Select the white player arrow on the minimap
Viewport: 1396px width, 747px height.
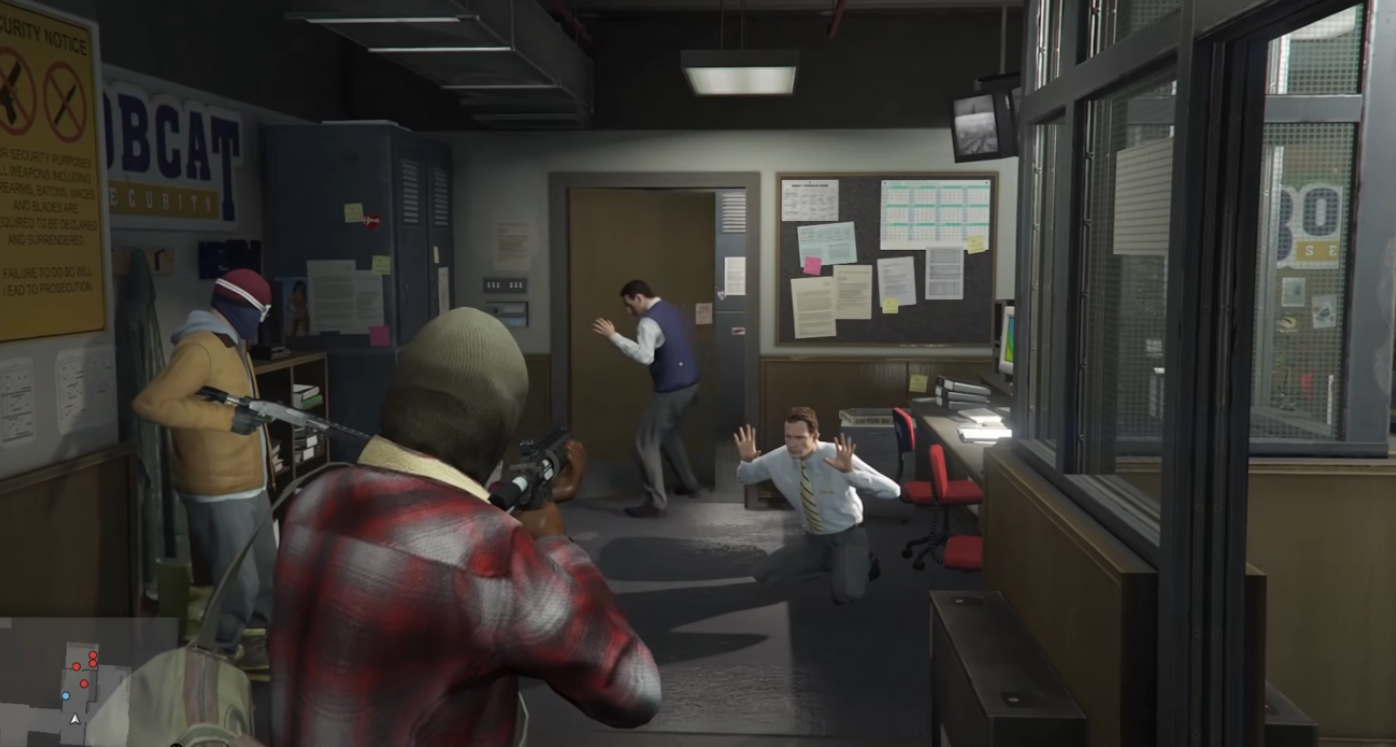pos(75,718)
